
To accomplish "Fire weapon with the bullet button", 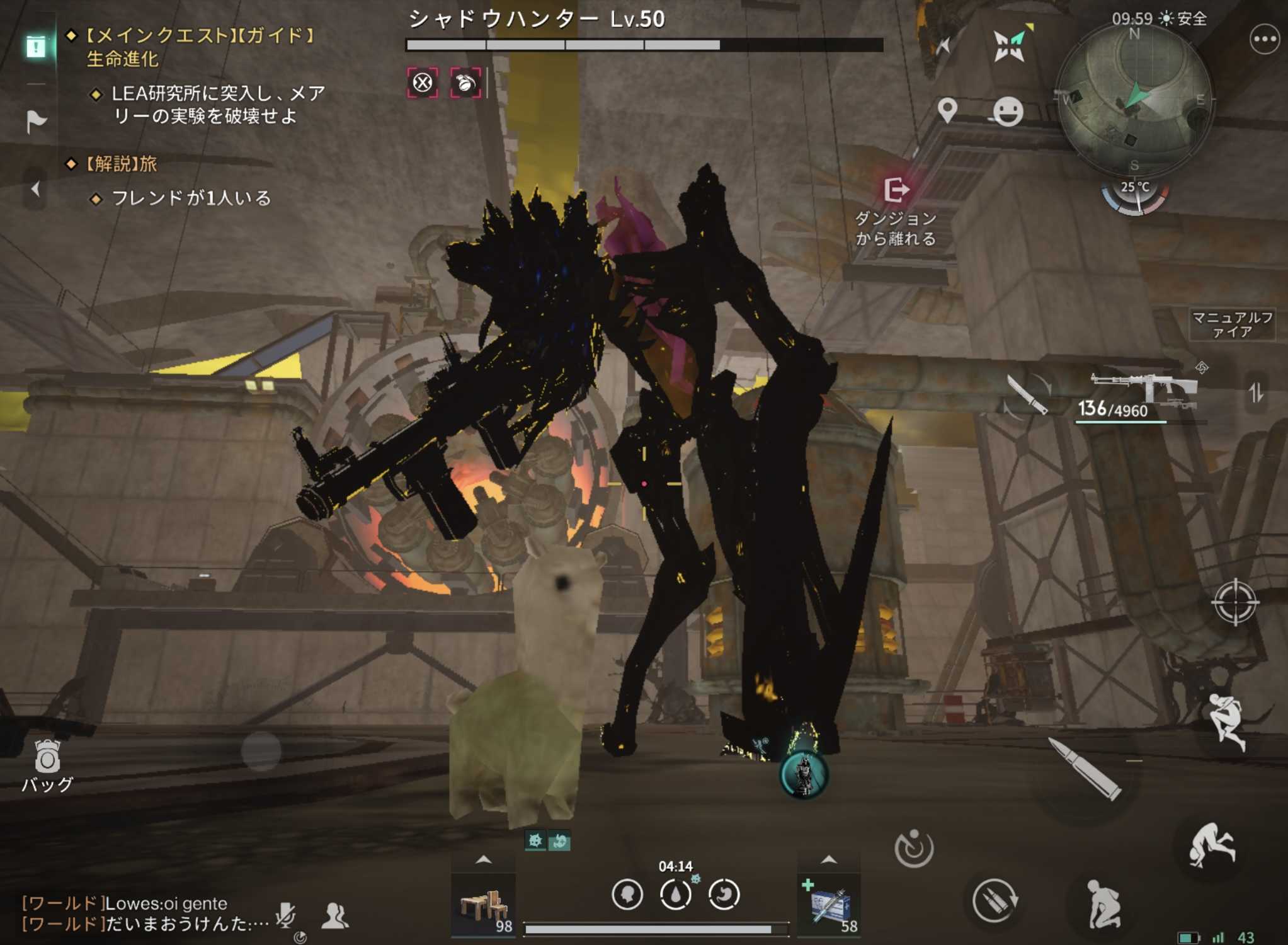I will 1085,769.
